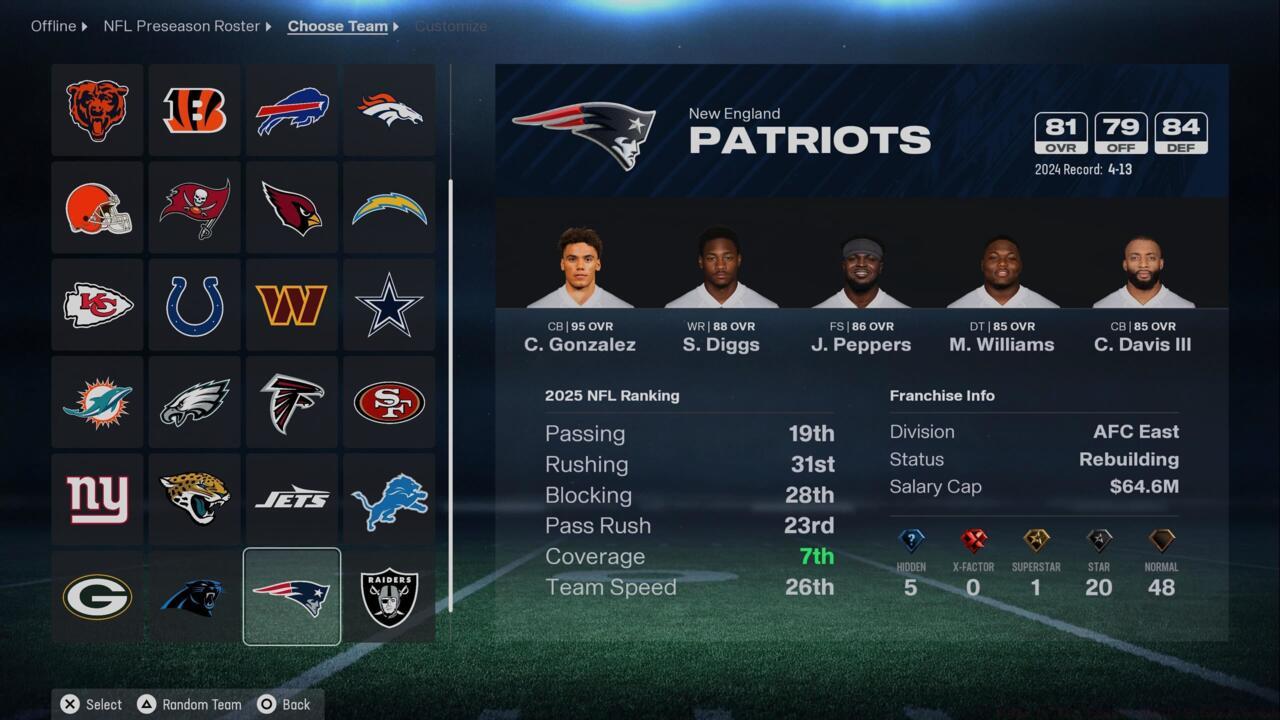Select the New York Jets logo
This screenshot has width=1280, height=720.
(291, 499)
